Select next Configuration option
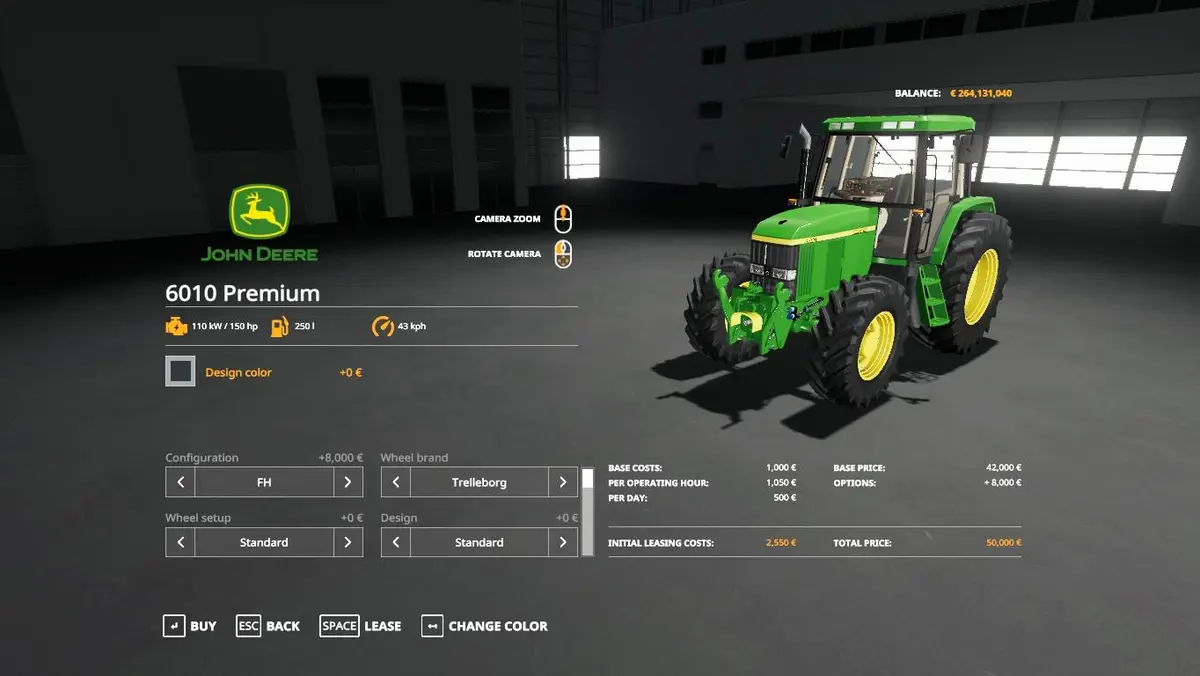The image size is (1200, 676). click(347, 482)
